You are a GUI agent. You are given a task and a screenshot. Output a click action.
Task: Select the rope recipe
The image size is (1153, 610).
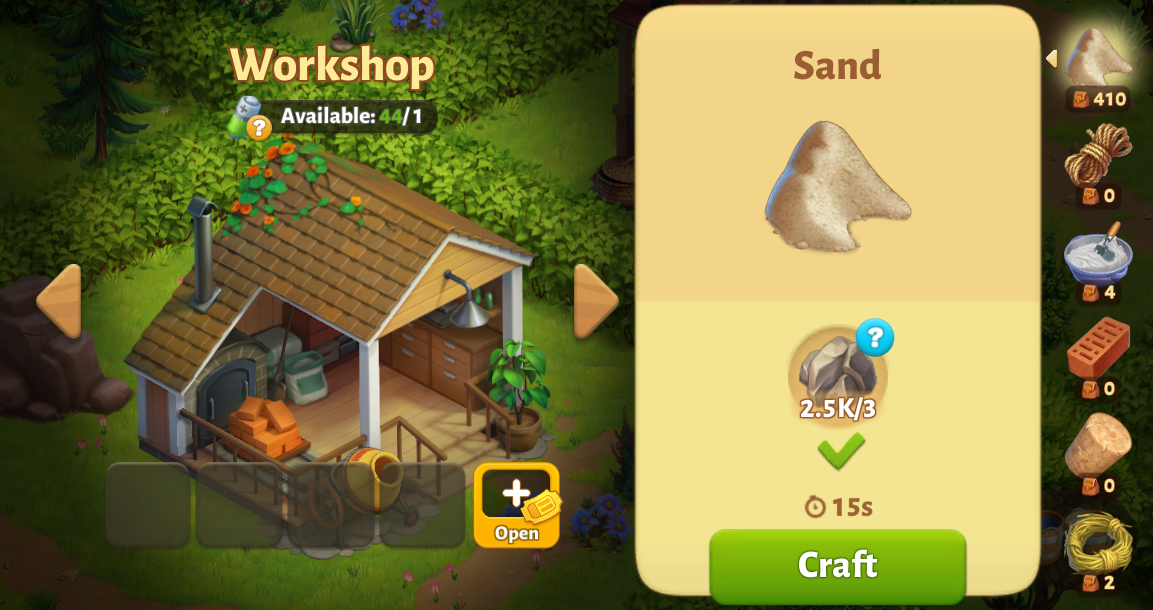(x=1098, y=155)
